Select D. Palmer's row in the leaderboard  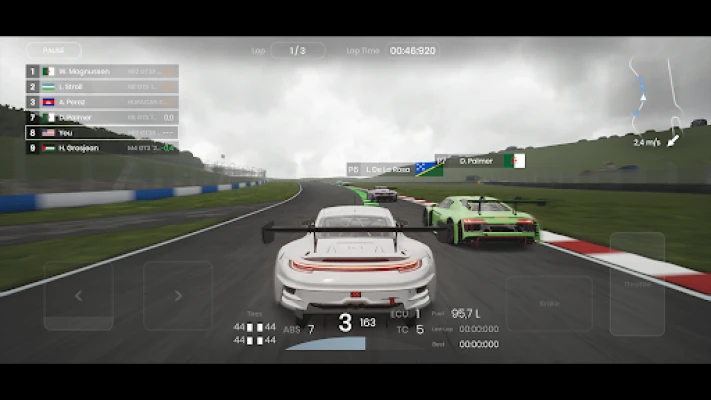(102, 117)
